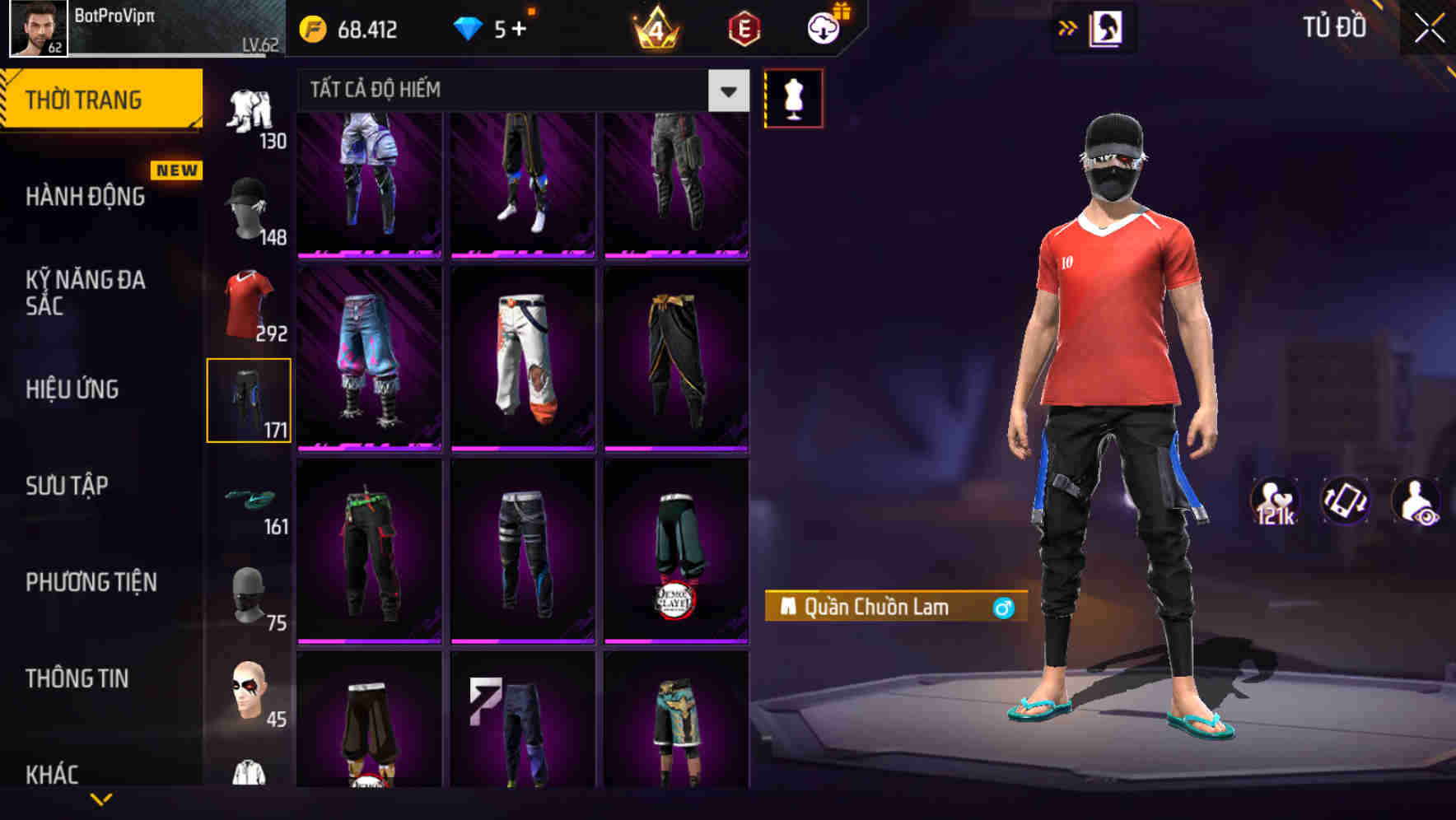Open the mannequin outfit preview icon
This screenshot has width=1456, height=820.
click(794, 97)
